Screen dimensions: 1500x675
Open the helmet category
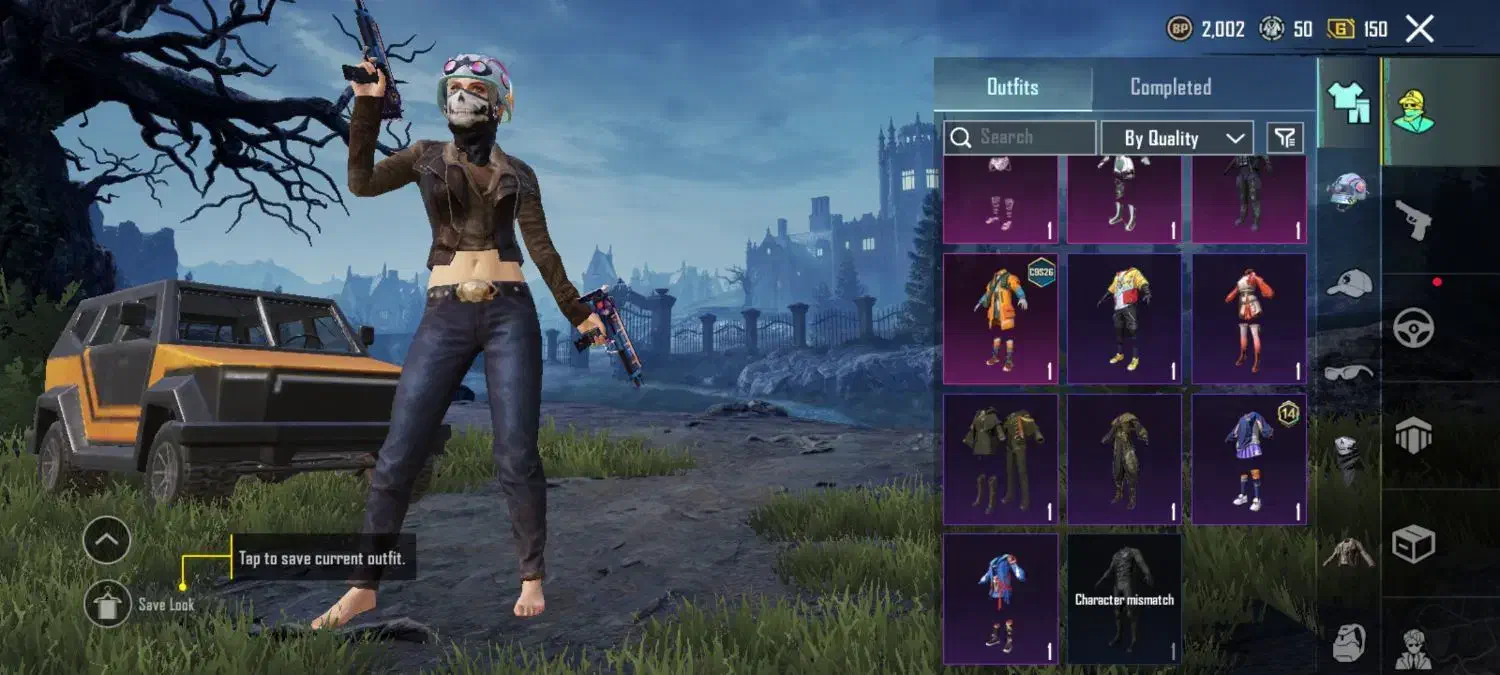[x=1348, y=190]
